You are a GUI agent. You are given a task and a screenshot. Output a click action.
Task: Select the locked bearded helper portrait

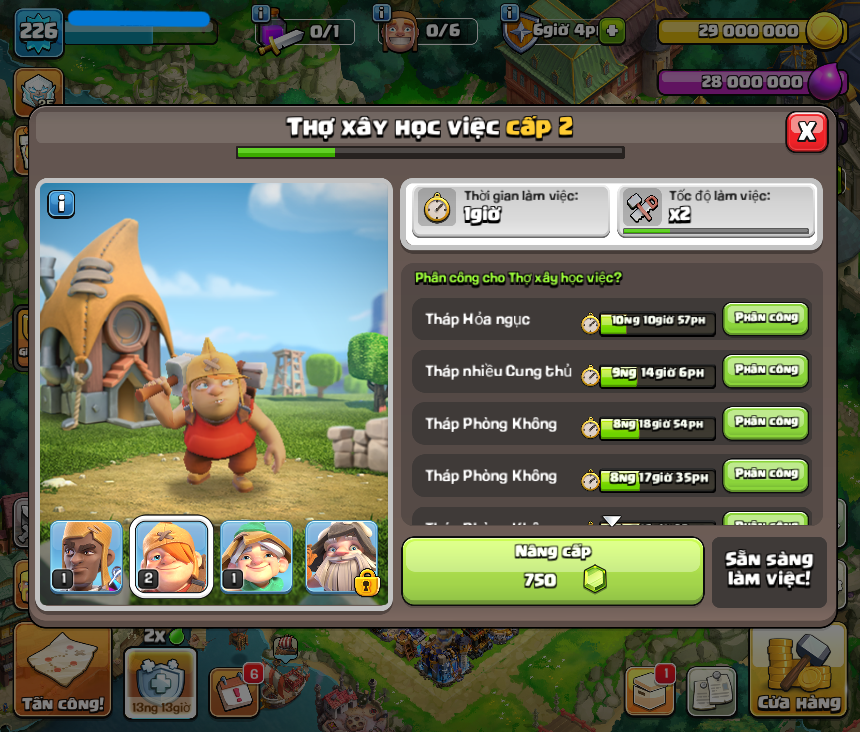[x=342, y=557]
